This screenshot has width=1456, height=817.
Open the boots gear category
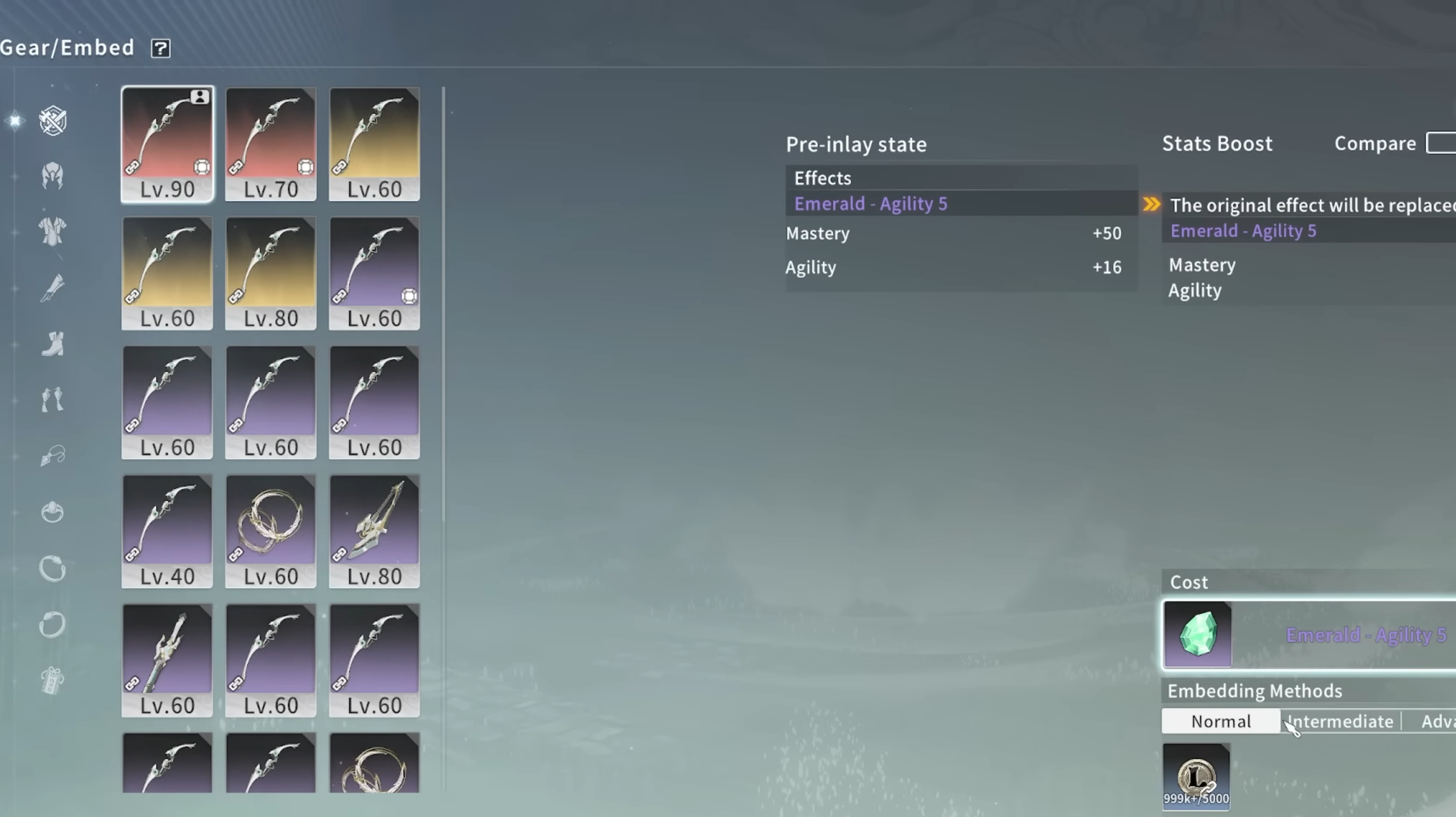click(x=52, y=344)
